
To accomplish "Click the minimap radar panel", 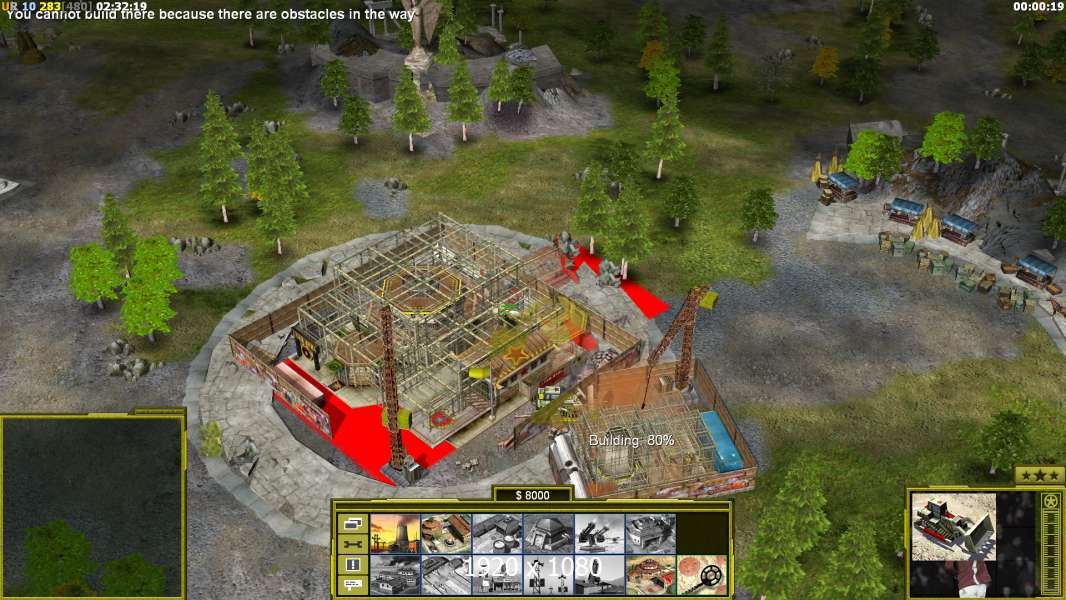I will (92, 506).
